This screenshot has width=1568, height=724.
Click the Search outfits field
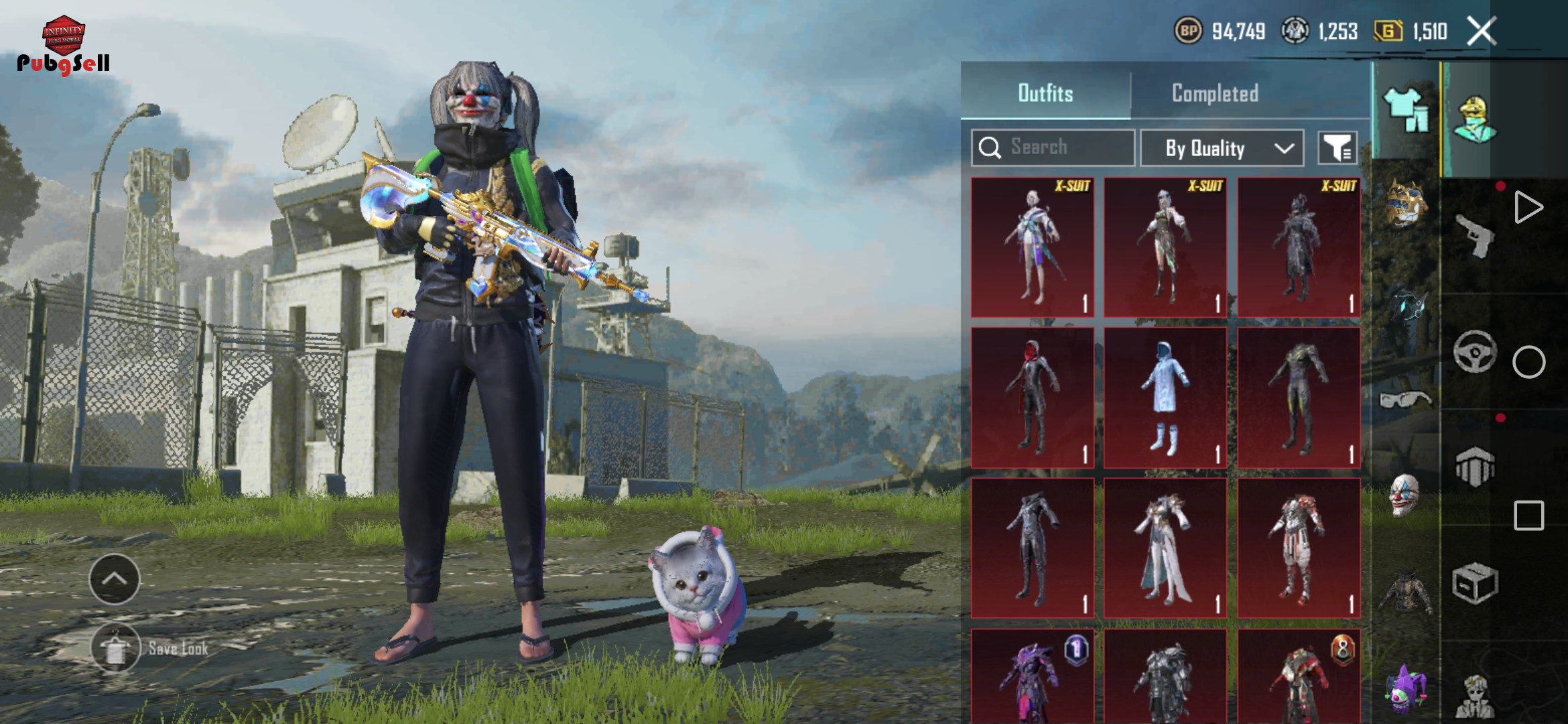pyautogui.click(x=1053, y=147)
